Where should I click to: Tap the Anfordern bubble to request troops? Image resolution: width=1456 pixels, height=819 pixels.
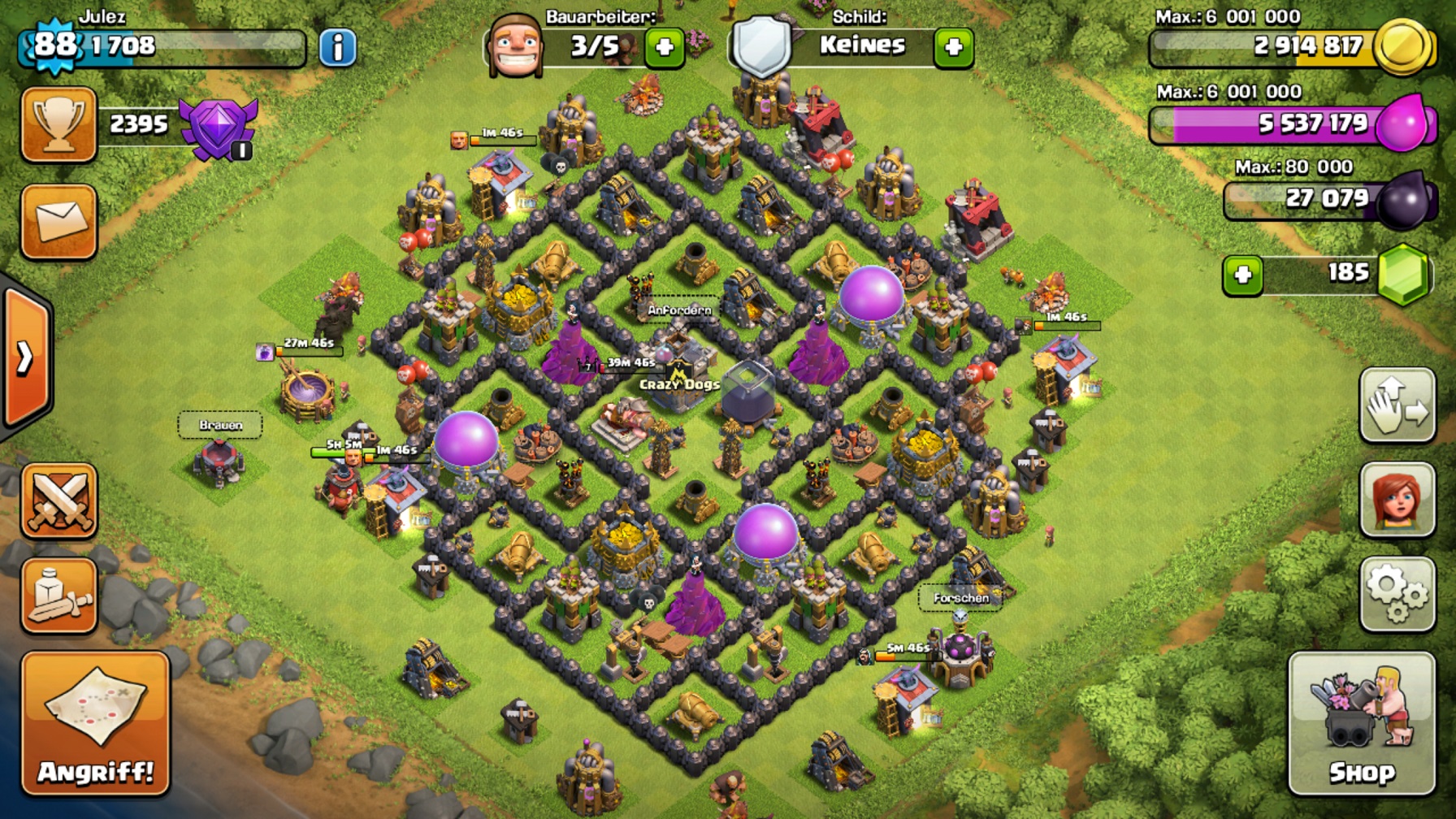point(679,310)
